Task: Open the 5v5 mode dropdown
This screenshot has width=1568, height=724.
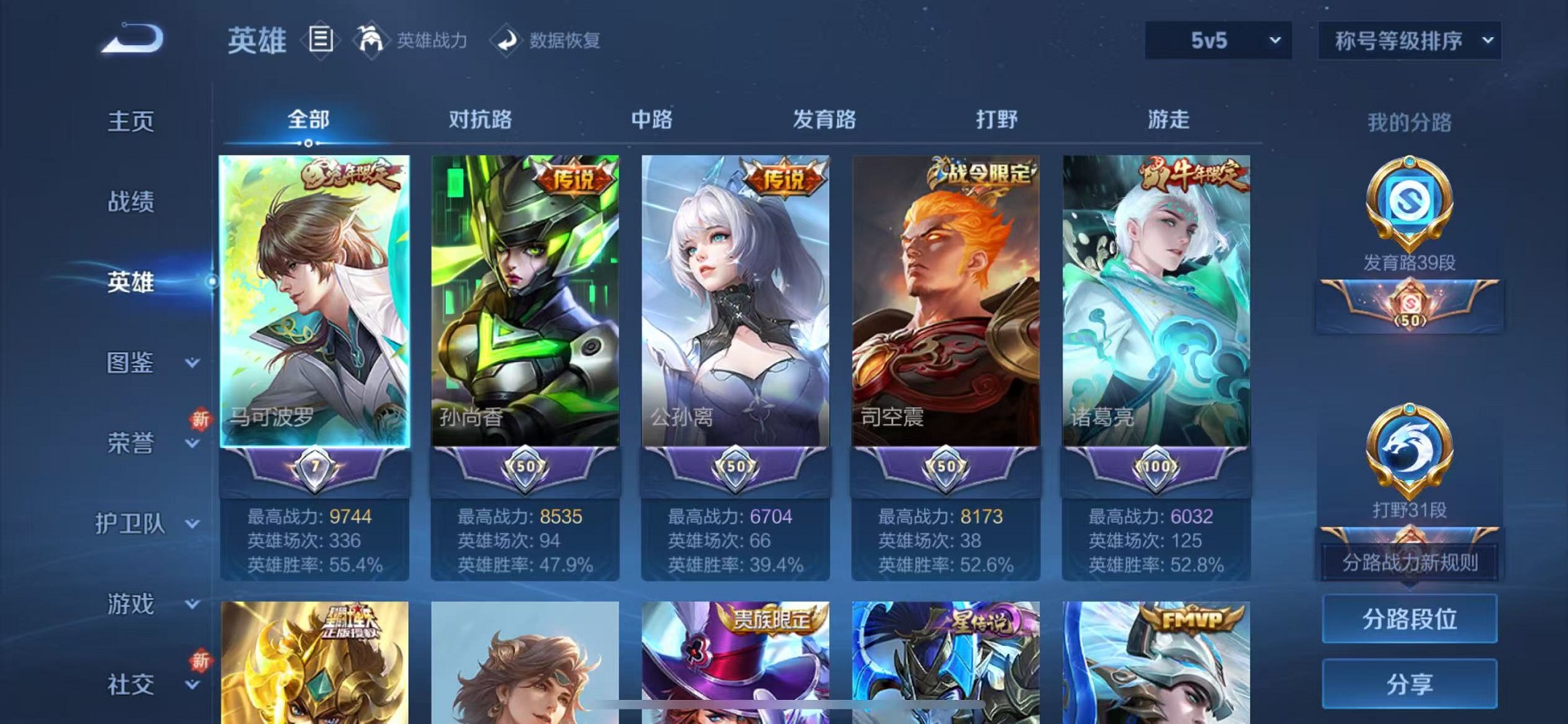Action: 1215,42
